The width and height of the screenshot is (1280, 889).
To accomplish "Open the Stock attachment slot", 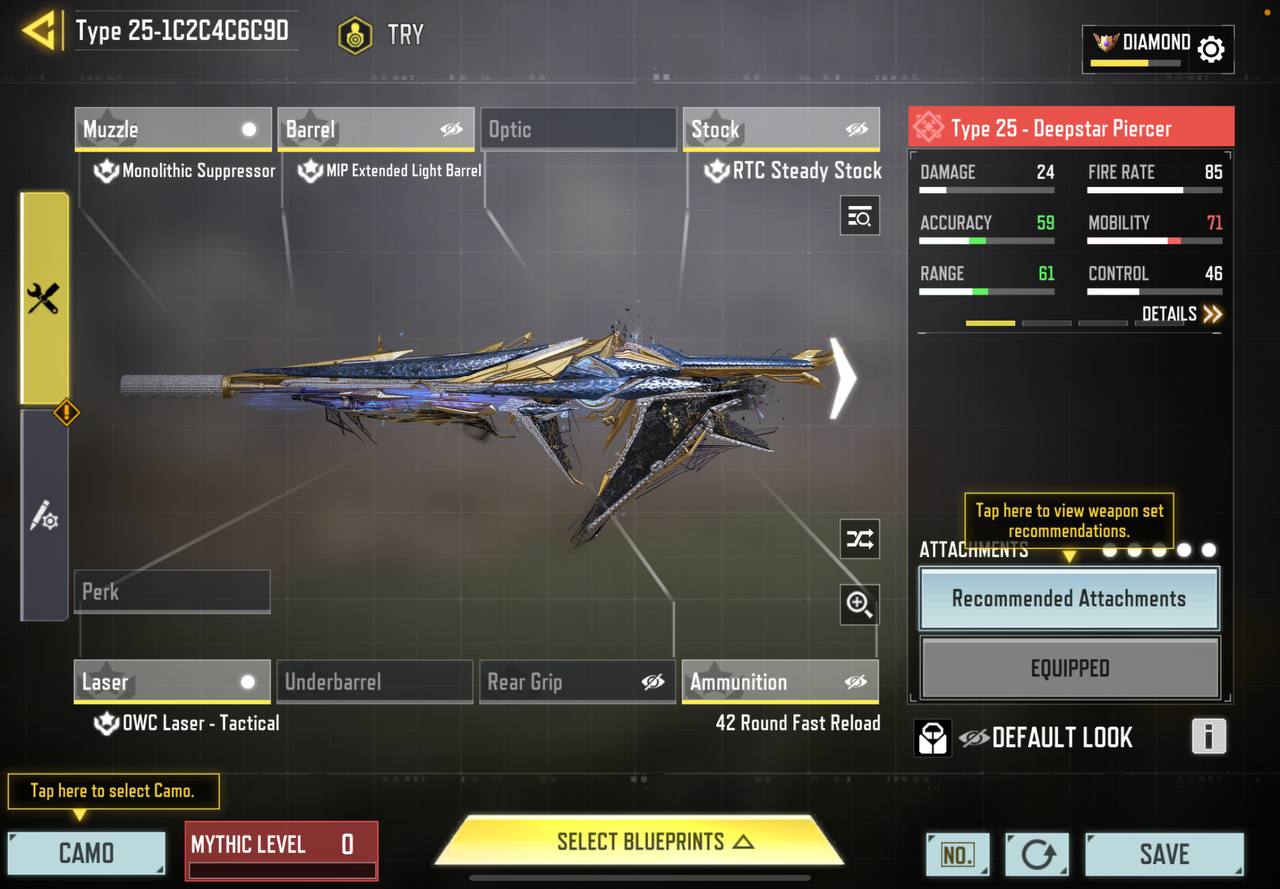I will tap(781, 129).
